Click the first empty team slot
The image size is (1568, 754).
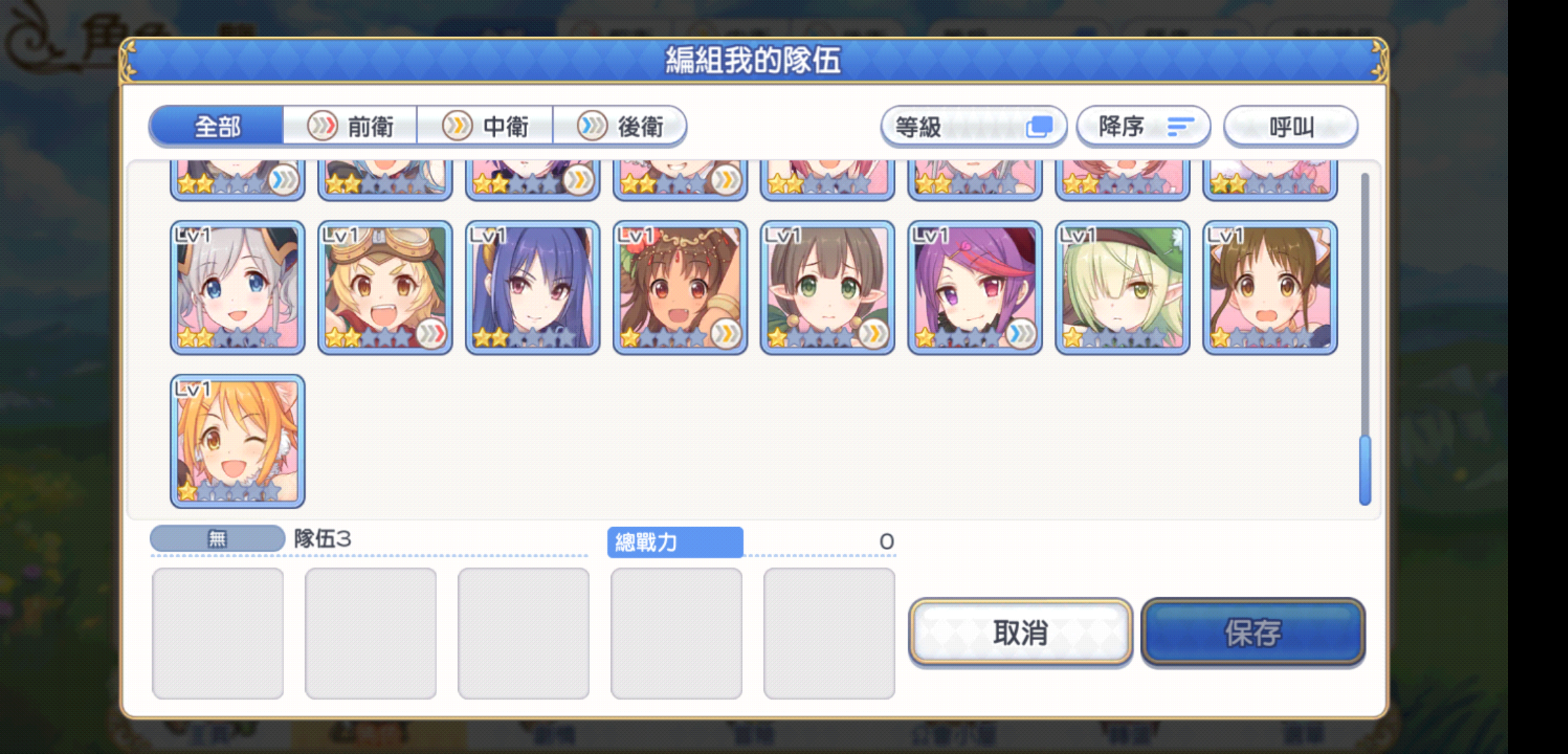point(217,632)
